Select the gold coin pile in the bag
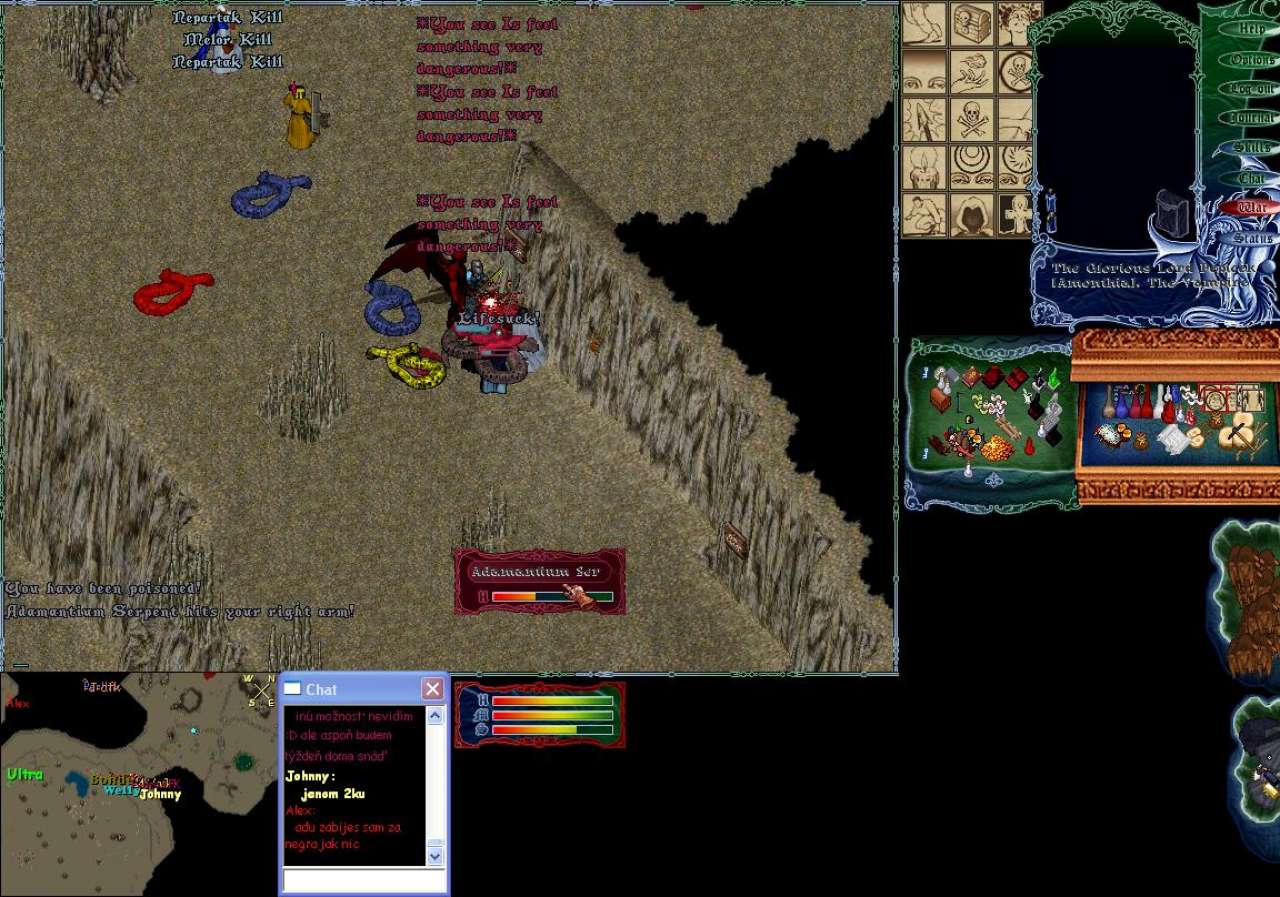 pos(996,449)
